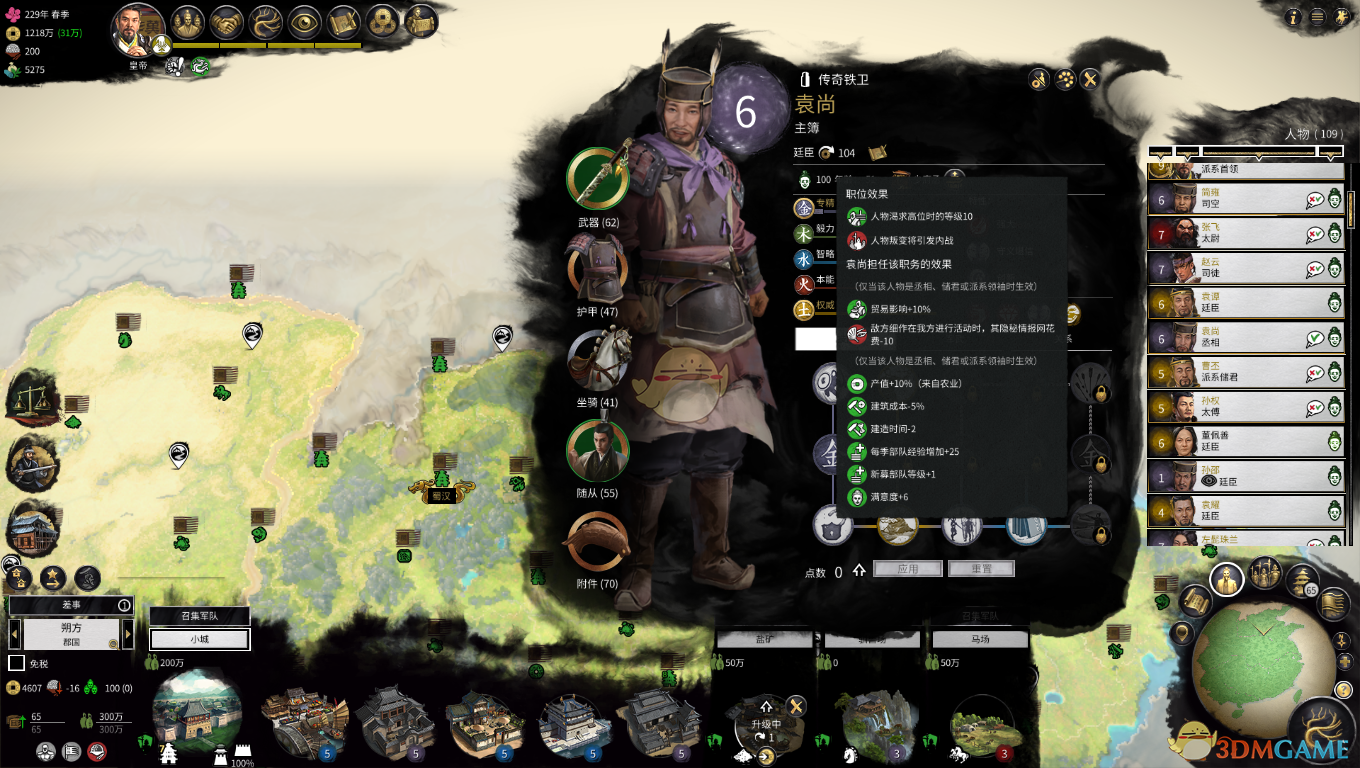Toggle the tax exemption (免税) checkbox
Image resolution: width=1360 pixels, height=768 pixels.
pos(16,663)
